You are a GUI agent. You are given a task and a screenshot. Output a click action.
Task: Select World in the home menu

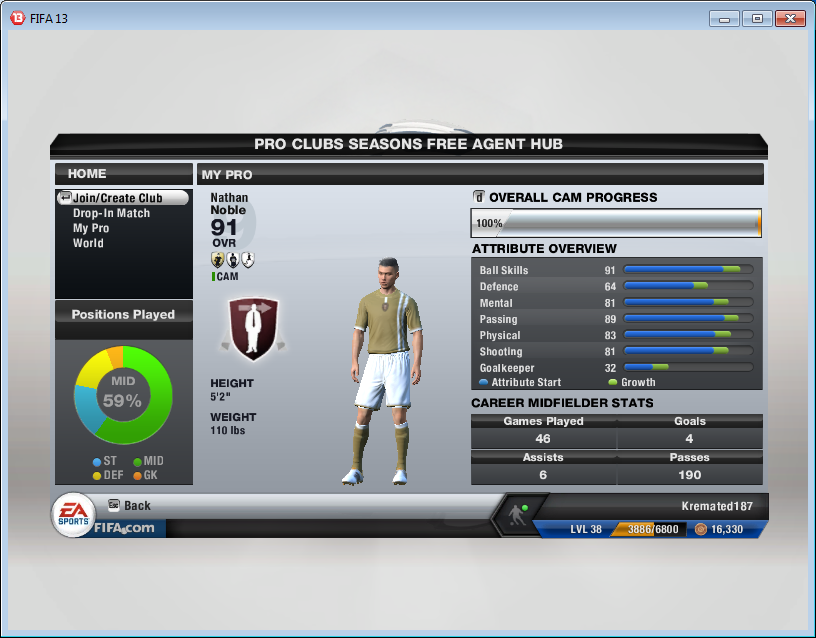(x=88, y=243)
